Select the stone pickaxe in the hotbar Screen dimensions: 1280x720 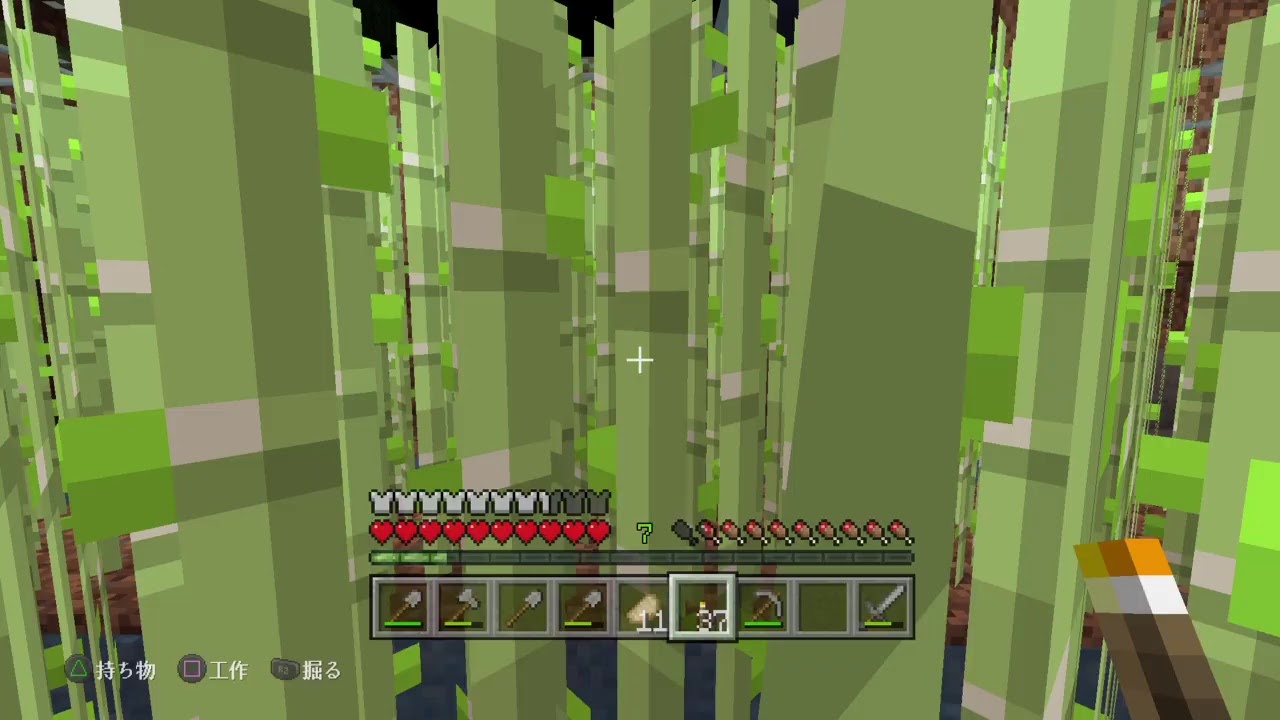tap(762, 605)
